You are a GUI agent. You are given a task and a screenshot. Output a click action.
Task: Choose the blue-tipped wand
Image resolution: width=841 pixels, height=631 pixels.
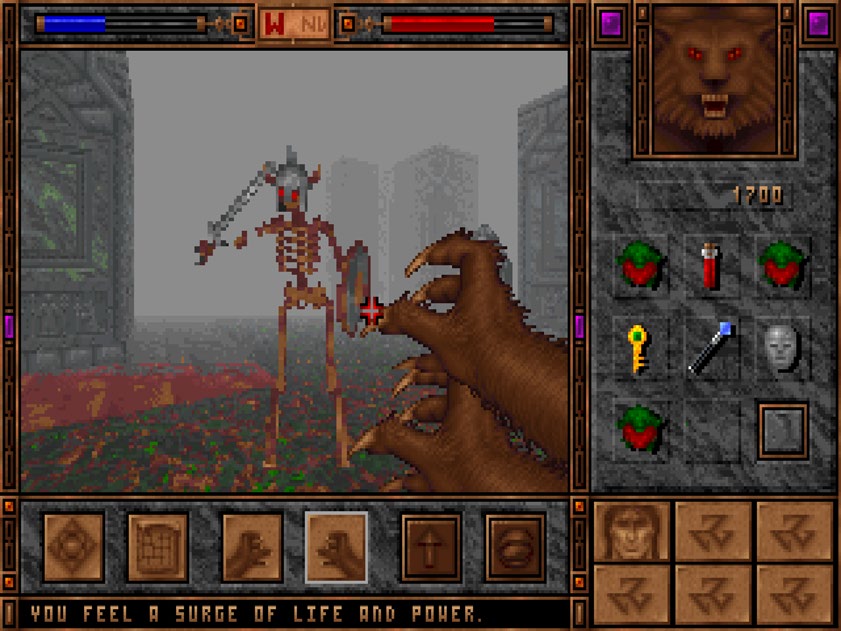coord(711,347)
